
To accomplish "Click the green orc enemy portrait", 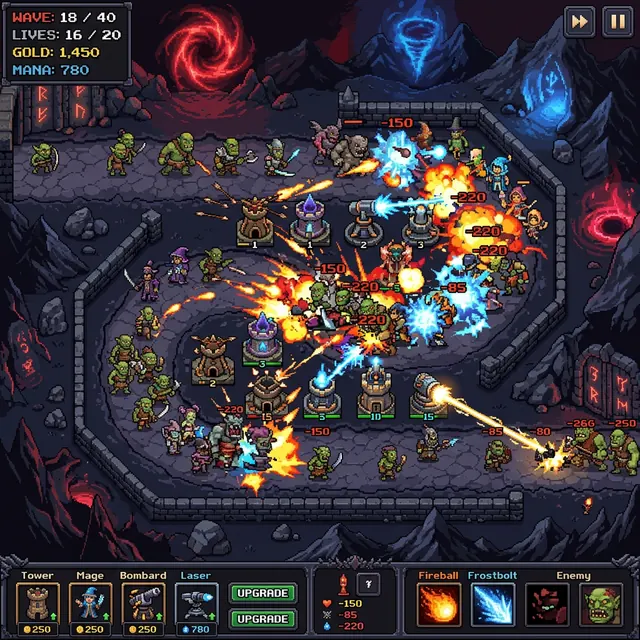I will pyautogui.click(x=599, y=604).
